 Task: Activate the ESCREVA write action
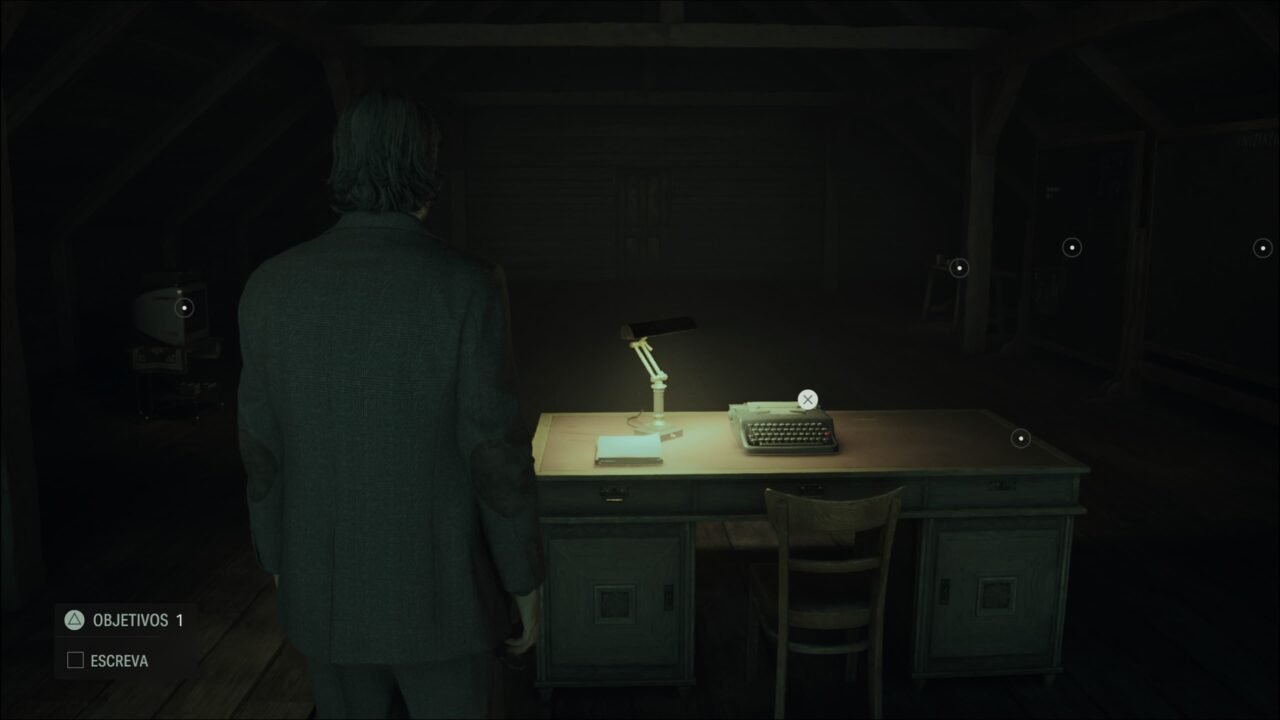coord(120,660)
